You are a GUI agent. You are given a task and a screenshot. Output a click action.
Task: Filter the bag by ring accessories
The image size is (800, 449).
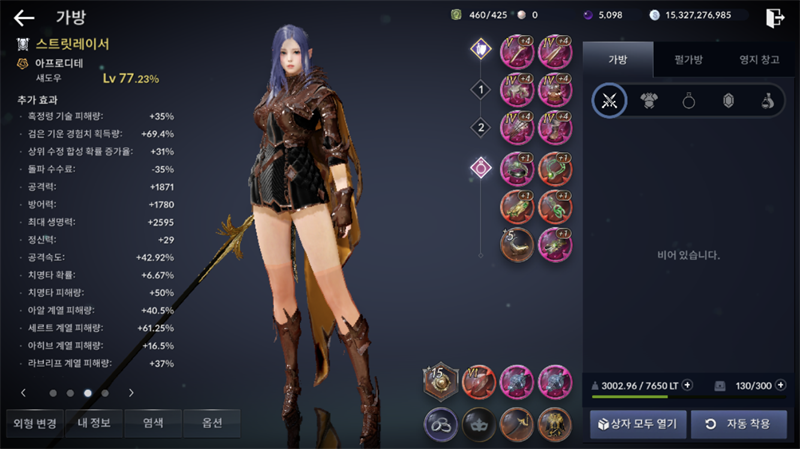tap(689, 100)
